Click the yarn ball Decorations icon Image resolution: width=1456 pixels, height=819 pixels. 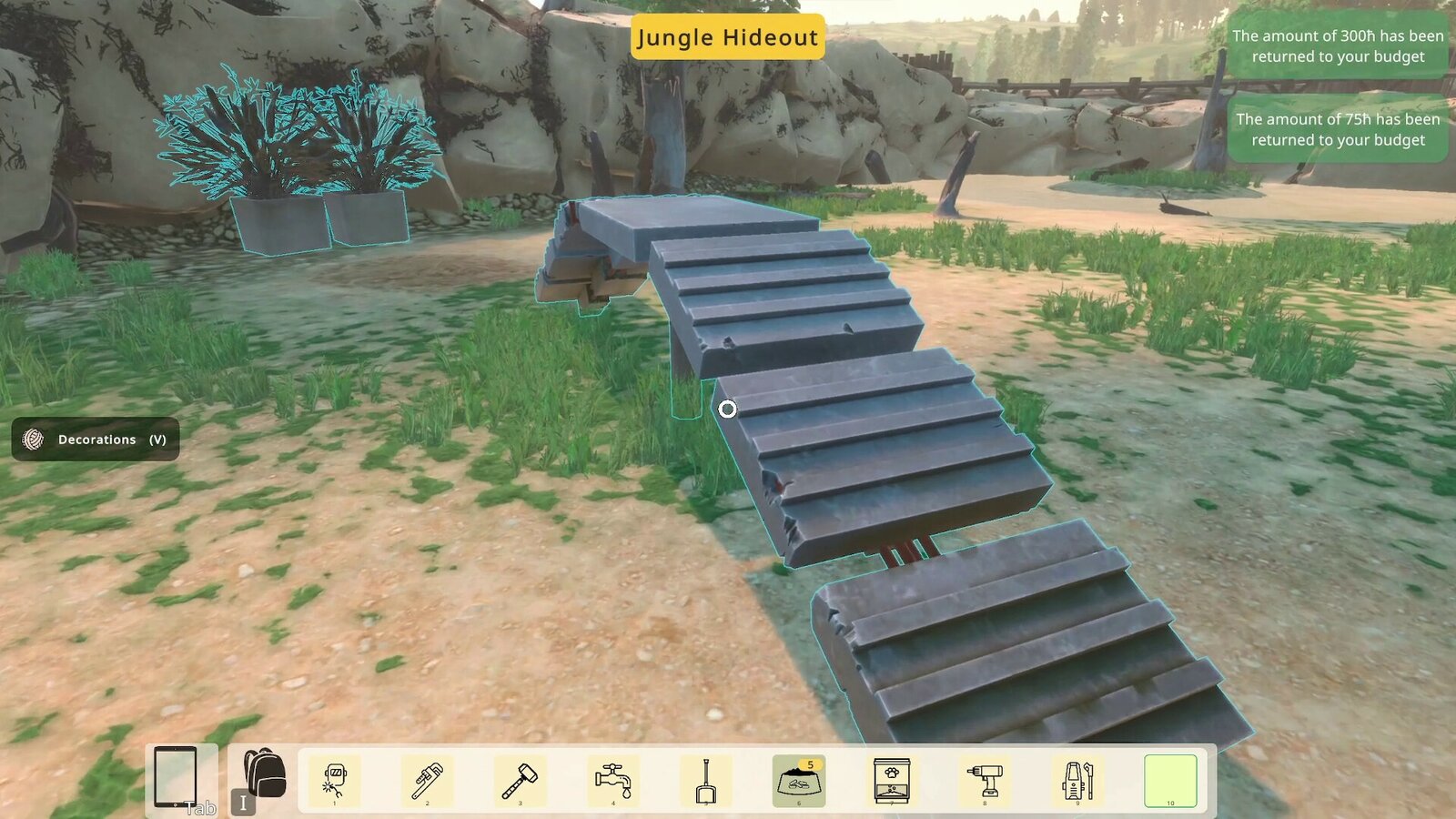pos(31,440)
